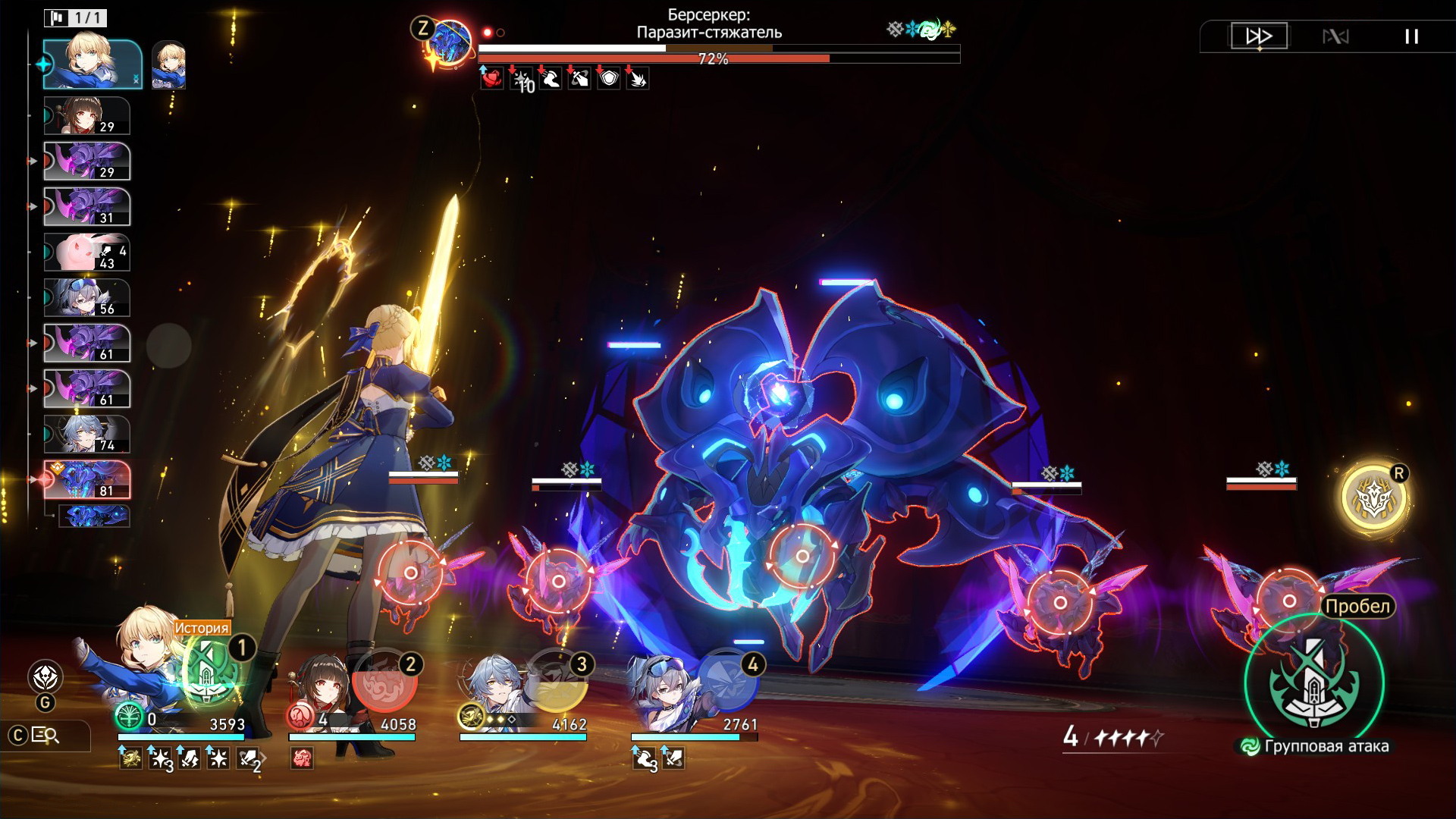This screenshot has width=1456, height=819.
Task: Select the silver-haired turn entry marked 74
Action: (x=86, y=435)
